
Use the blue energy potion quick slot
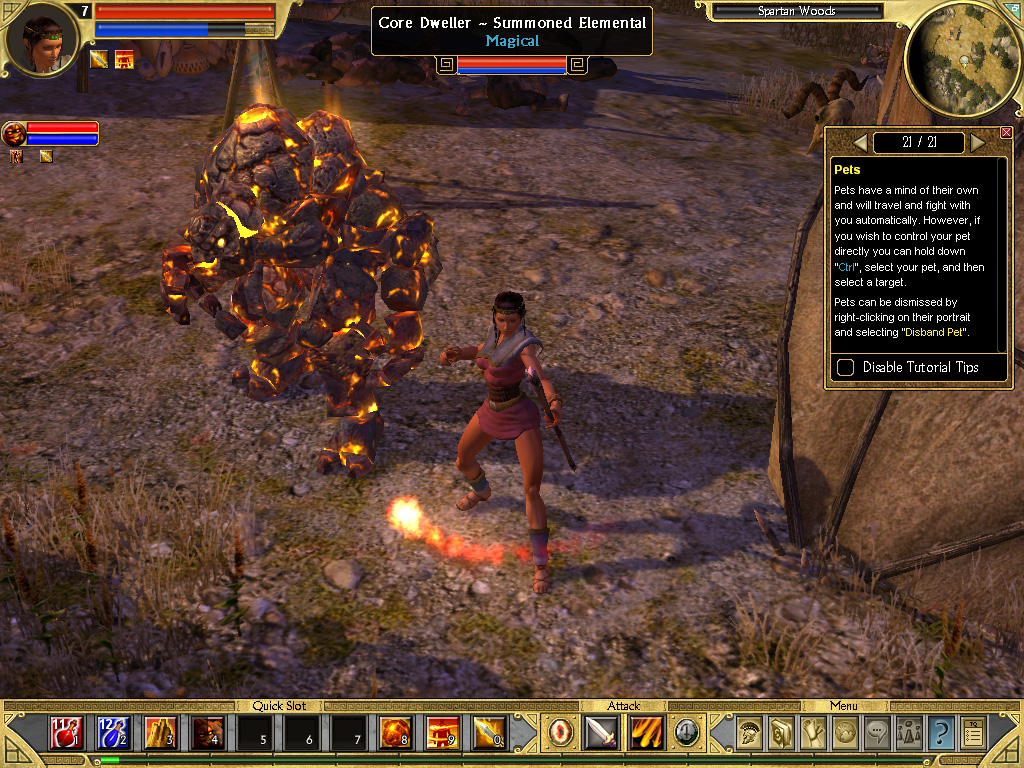113,733
